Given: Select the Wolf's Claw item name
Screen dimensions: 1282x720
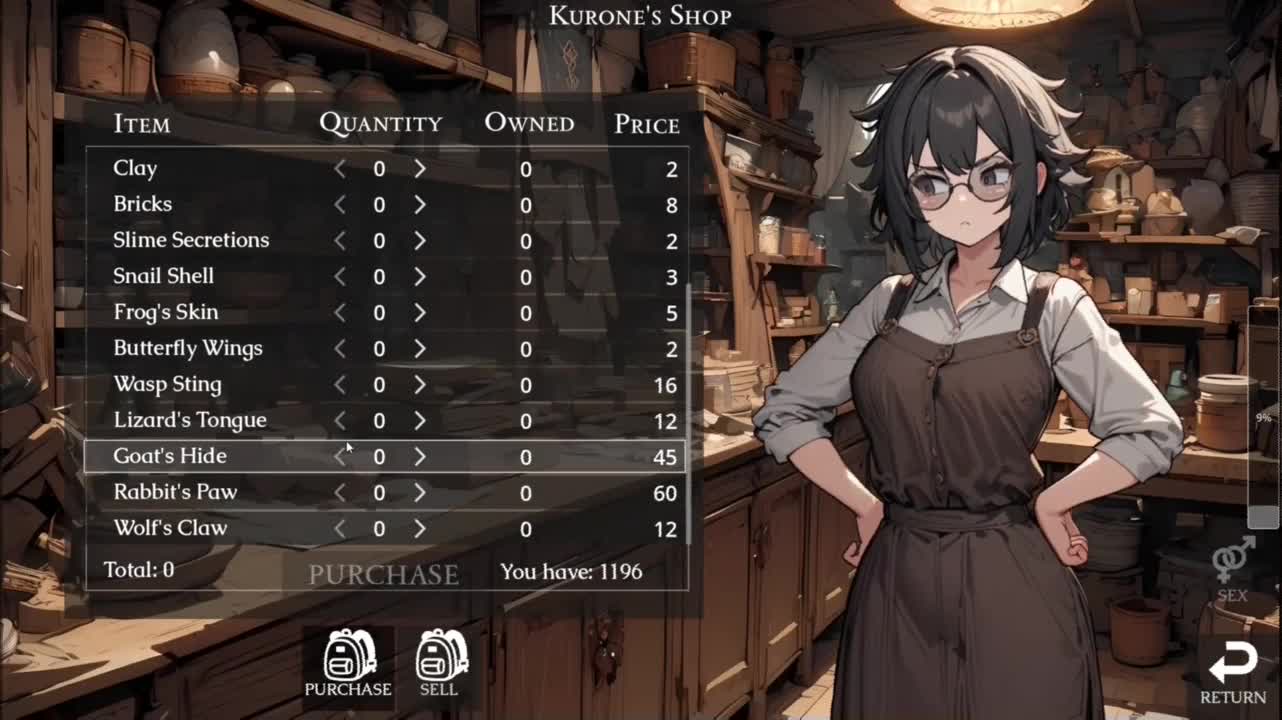Looking at the screenshot, I should tap(170, 528).
